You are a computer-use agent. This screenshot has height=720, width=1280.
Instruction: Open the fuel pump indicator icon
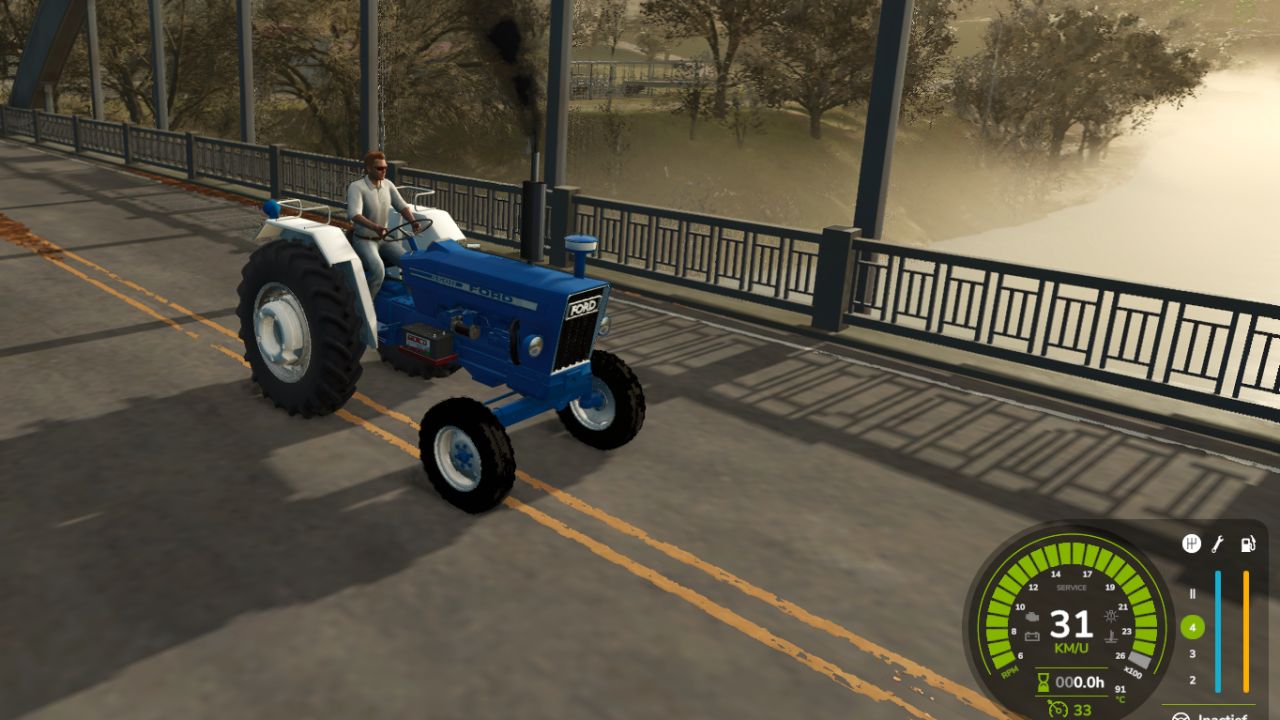coord(1248,544)
